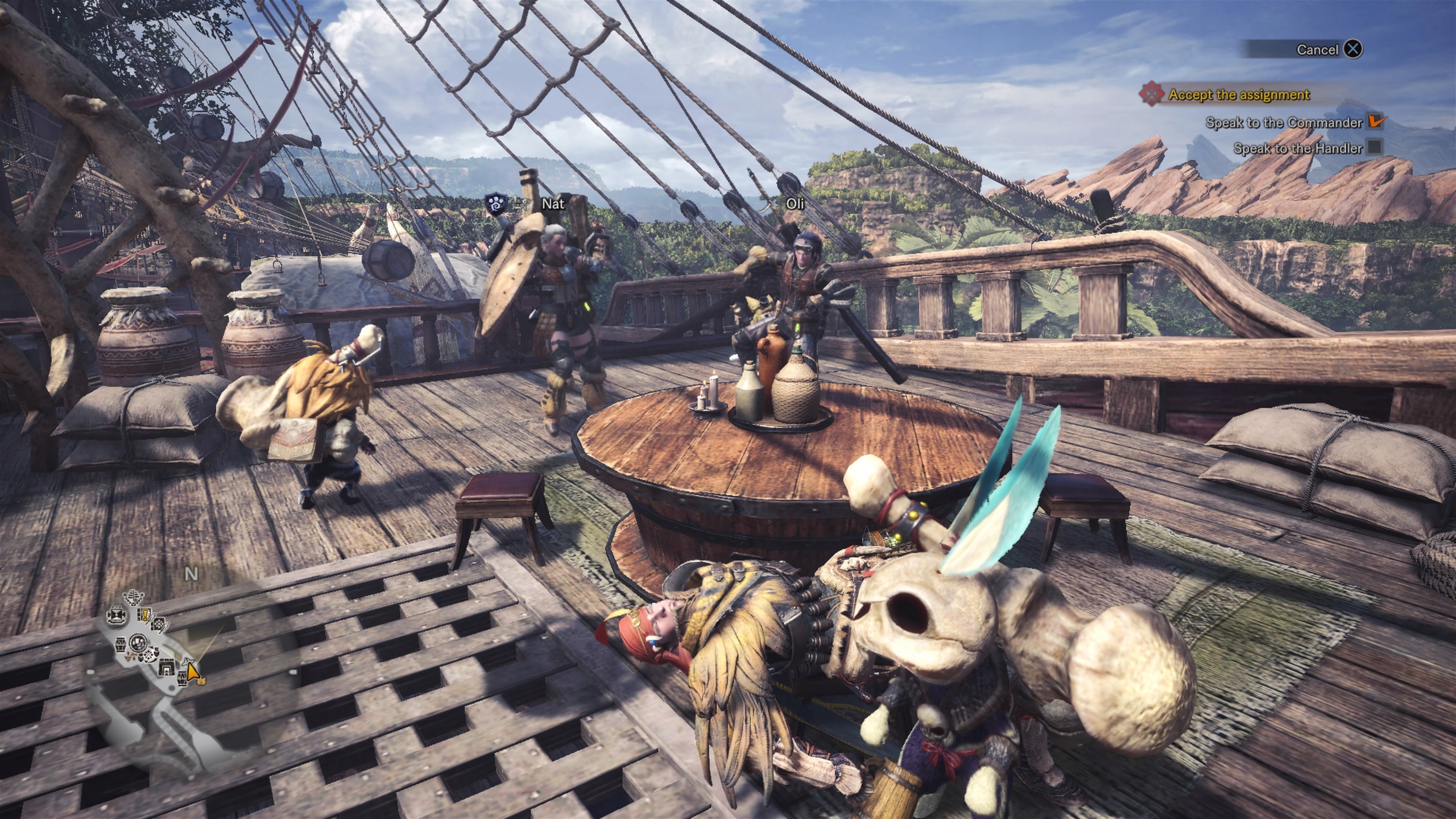Select player Nat's name tag
Viewport: 1456px width, 819px height.
(553, 203)
